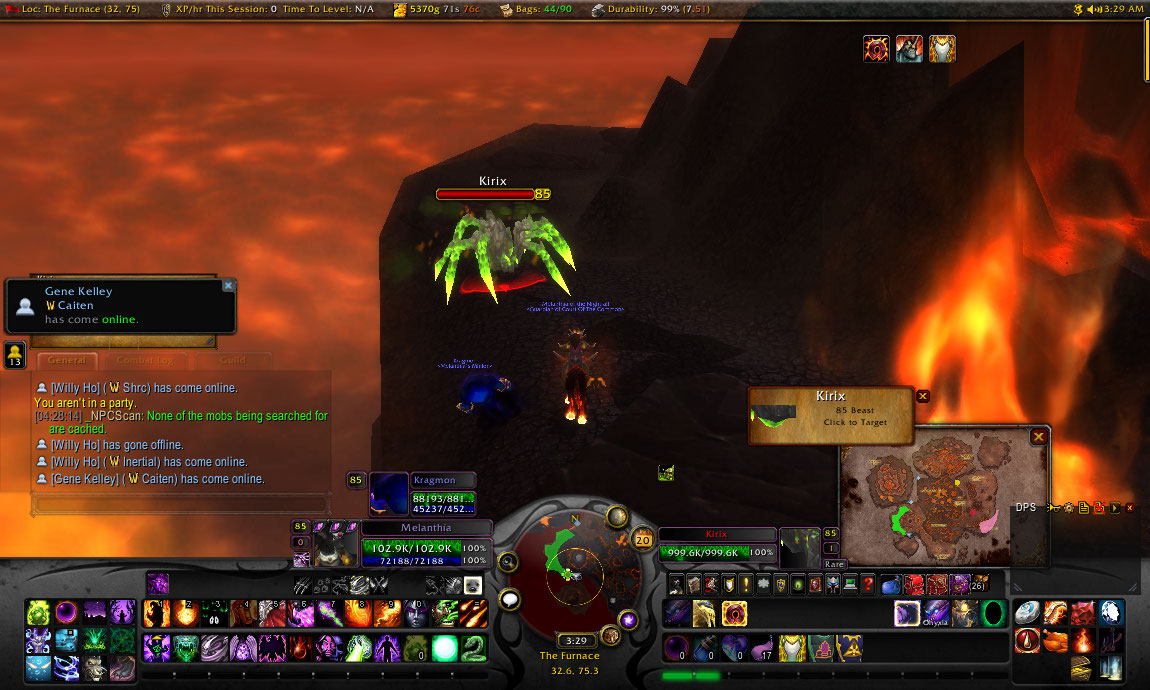The image size is (1150, 690).
Task: Open the DPS meter gear settings
Action: coord(1068,508)
